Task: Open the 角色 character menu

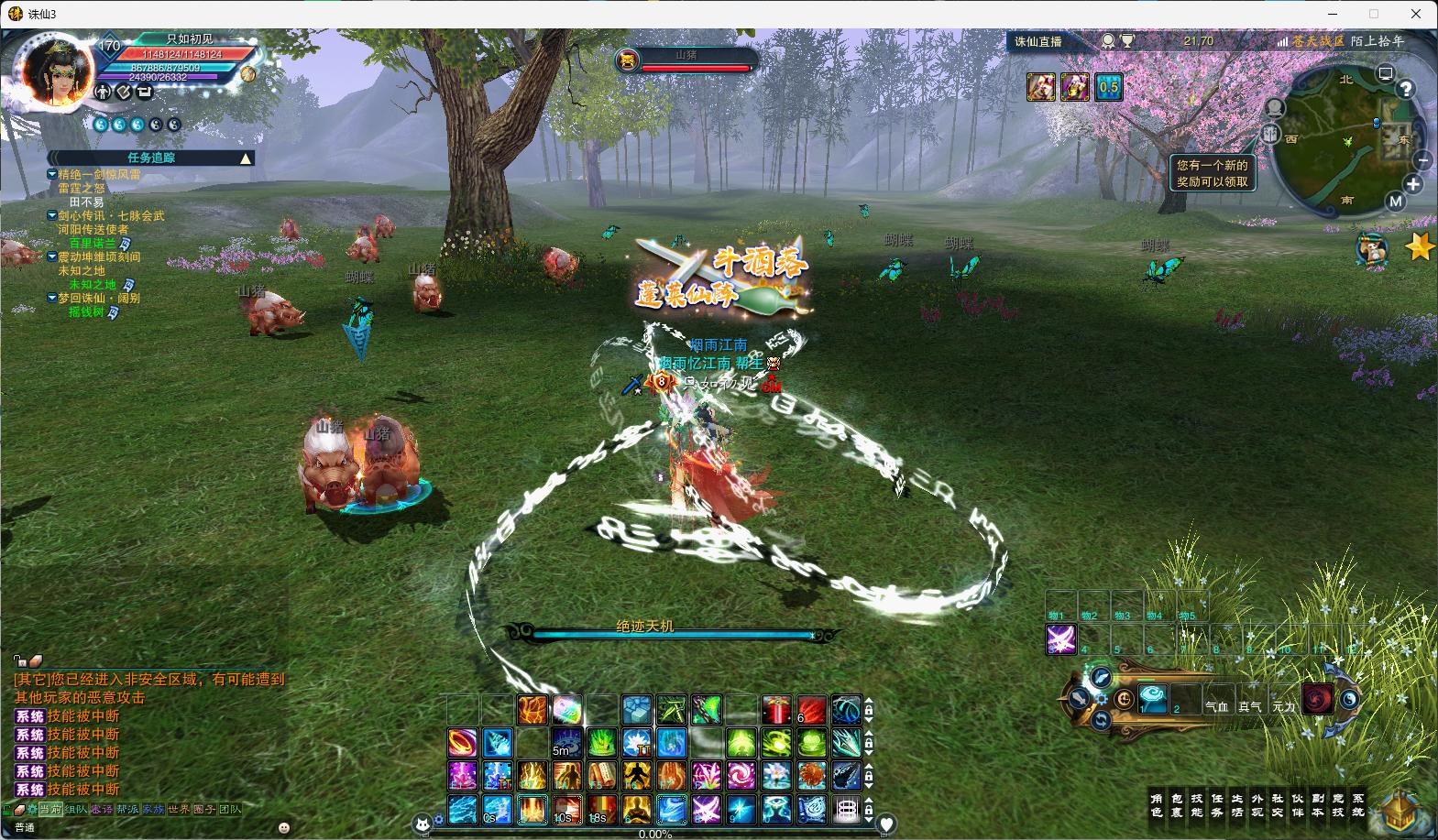Action: 1157,805
